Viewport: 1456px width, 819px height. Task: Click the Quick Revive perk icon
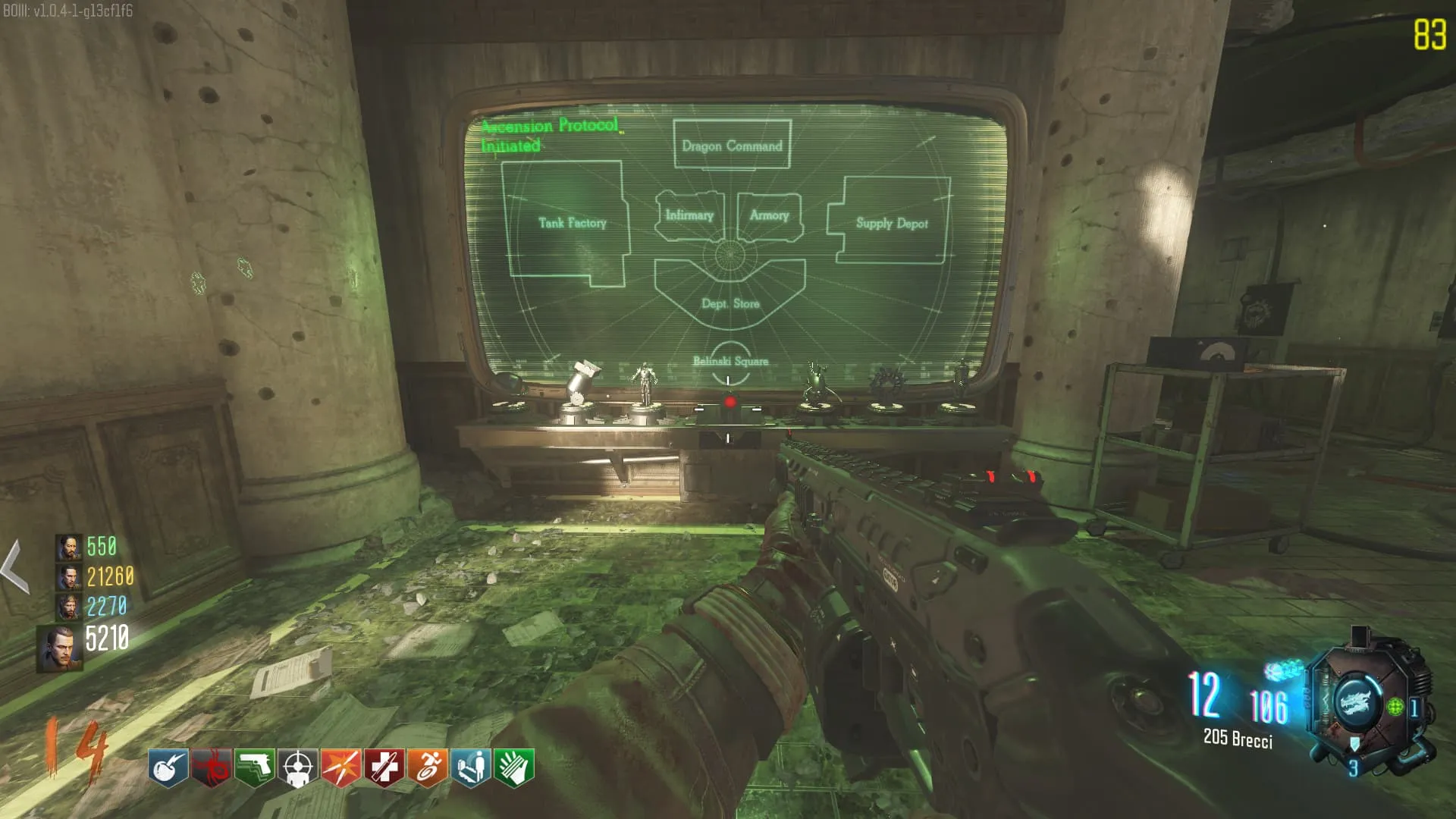point(470,768)
